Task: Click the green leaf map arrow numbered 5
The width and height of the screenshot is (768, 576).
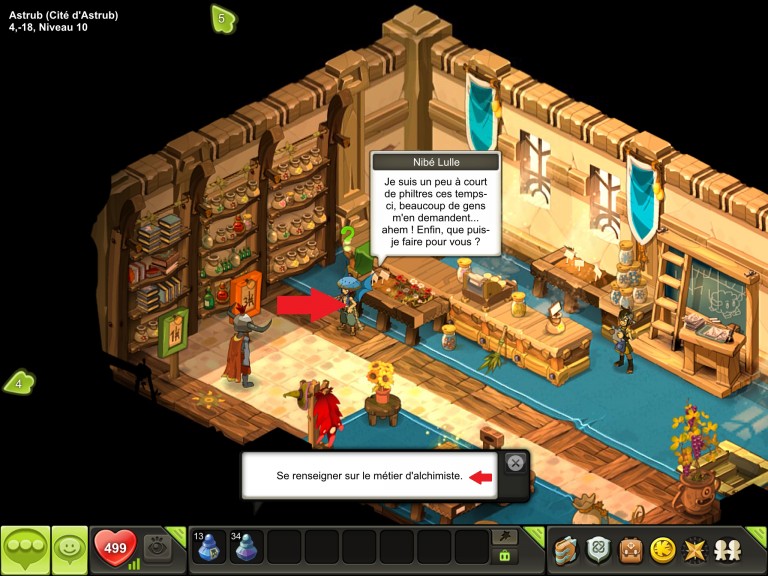Action: click(x=222, y=18)
